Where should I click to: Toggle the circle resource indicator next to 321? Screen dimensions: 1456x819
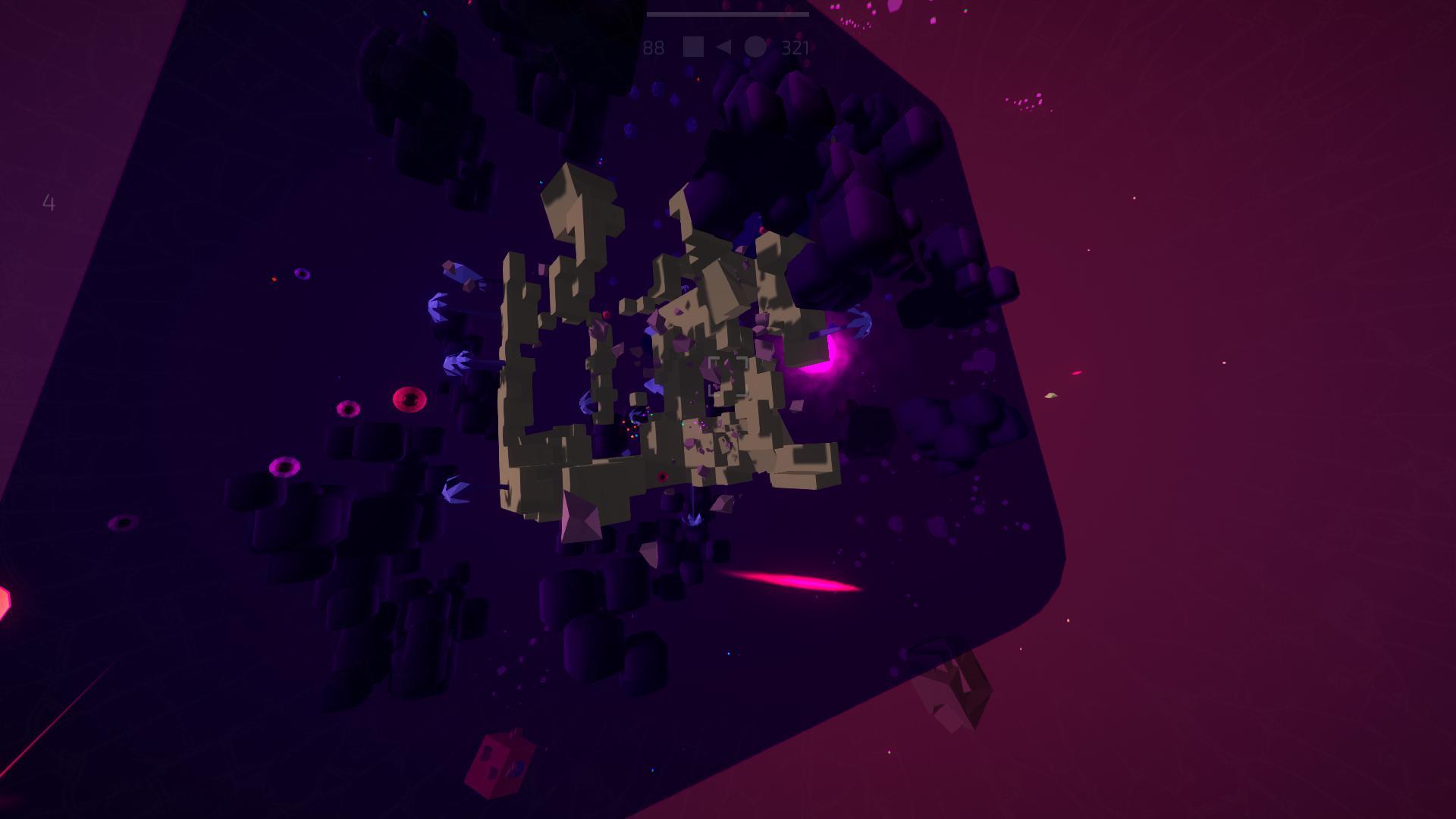(755, 47)
